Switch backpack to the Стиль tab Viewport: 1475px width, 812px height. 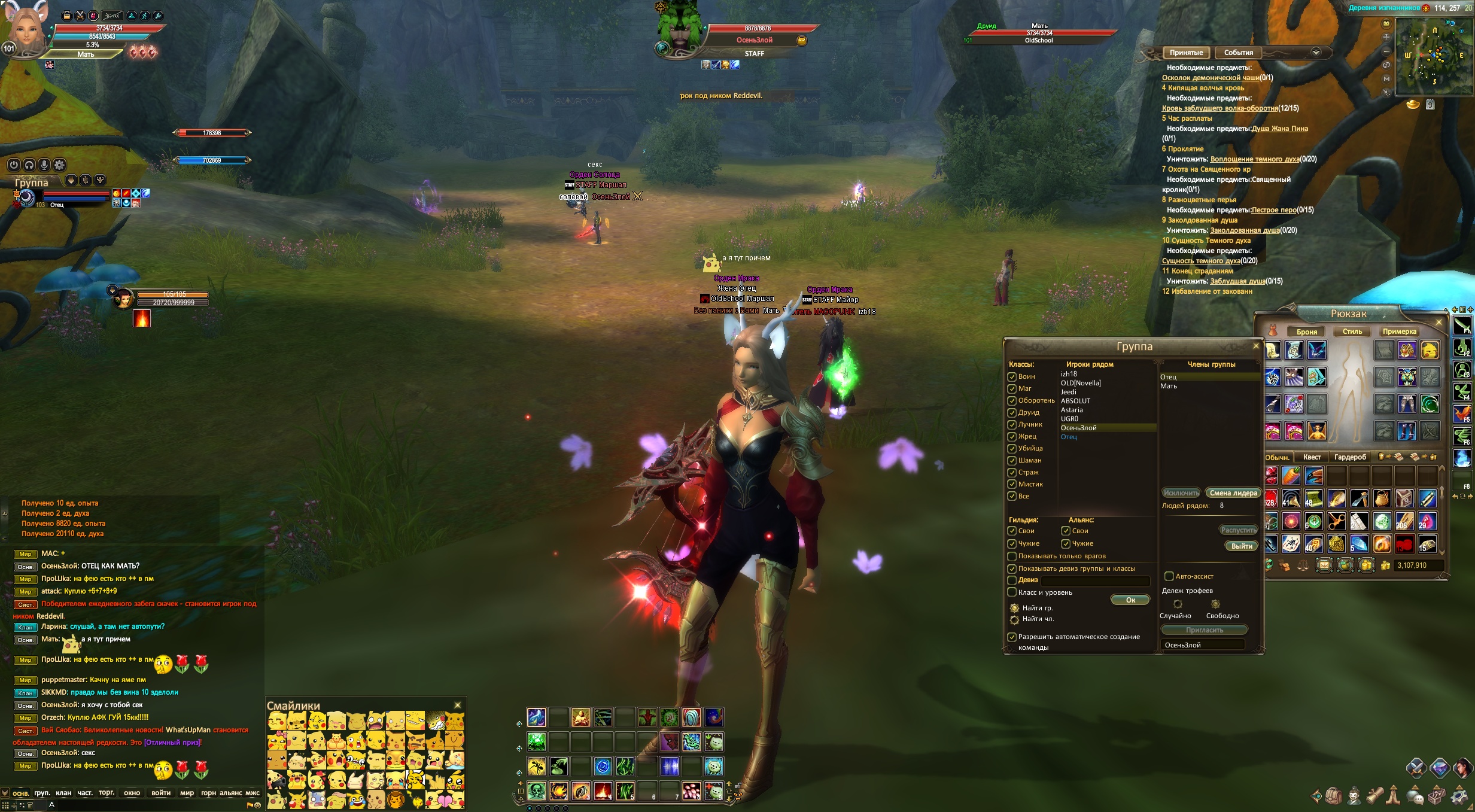[1352, 332]
